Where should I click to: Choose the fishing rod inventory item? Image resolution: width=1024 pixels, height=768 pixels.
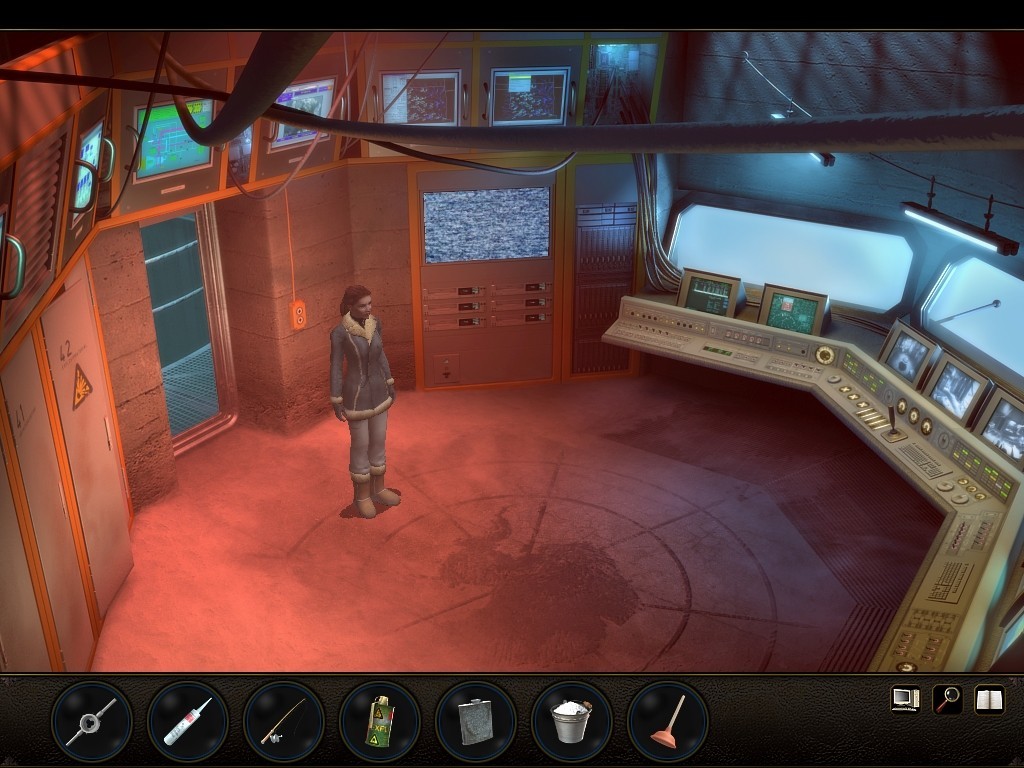[284, 722]
